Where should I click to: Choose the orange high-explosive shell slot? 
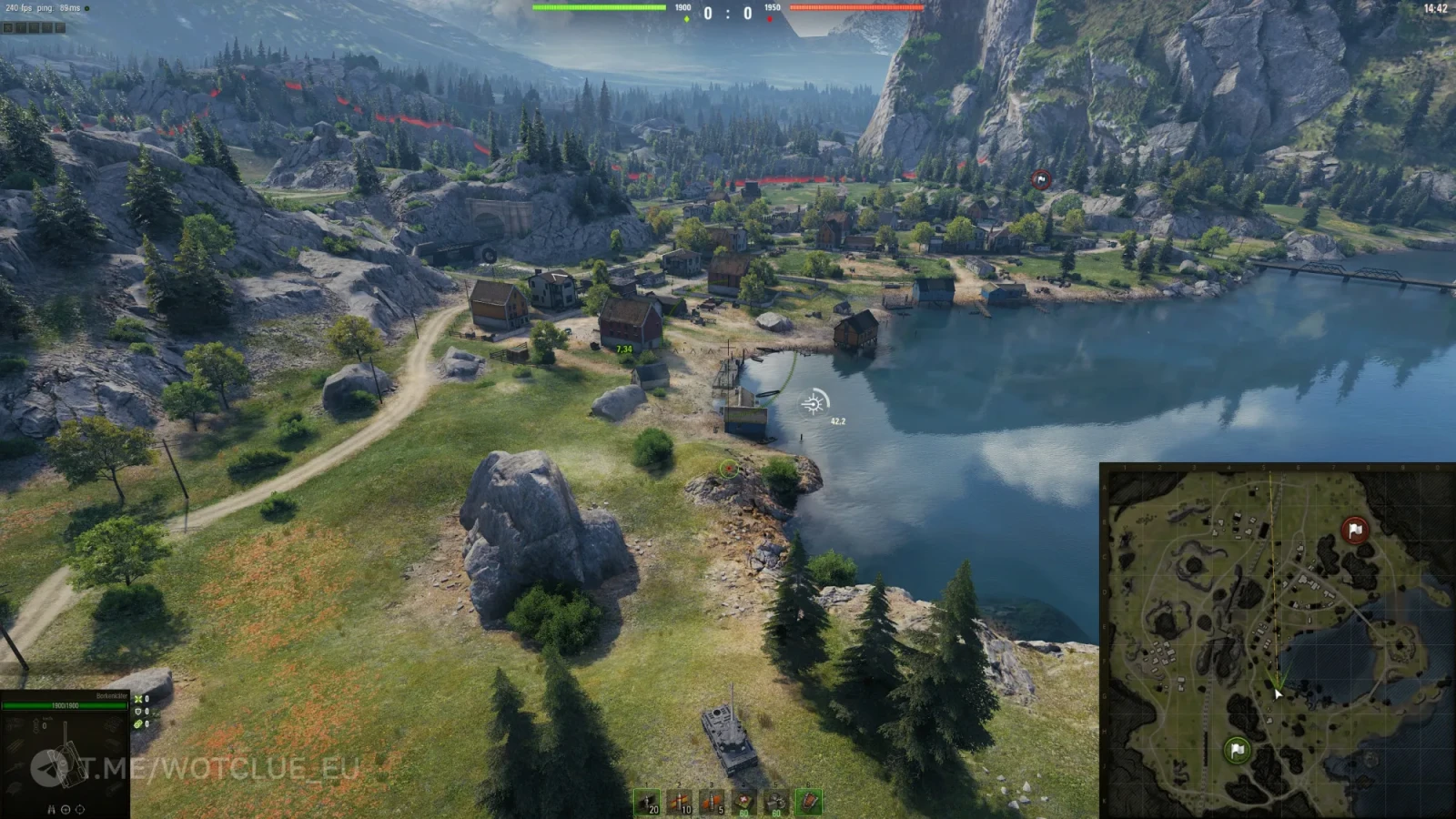point(712,802)
